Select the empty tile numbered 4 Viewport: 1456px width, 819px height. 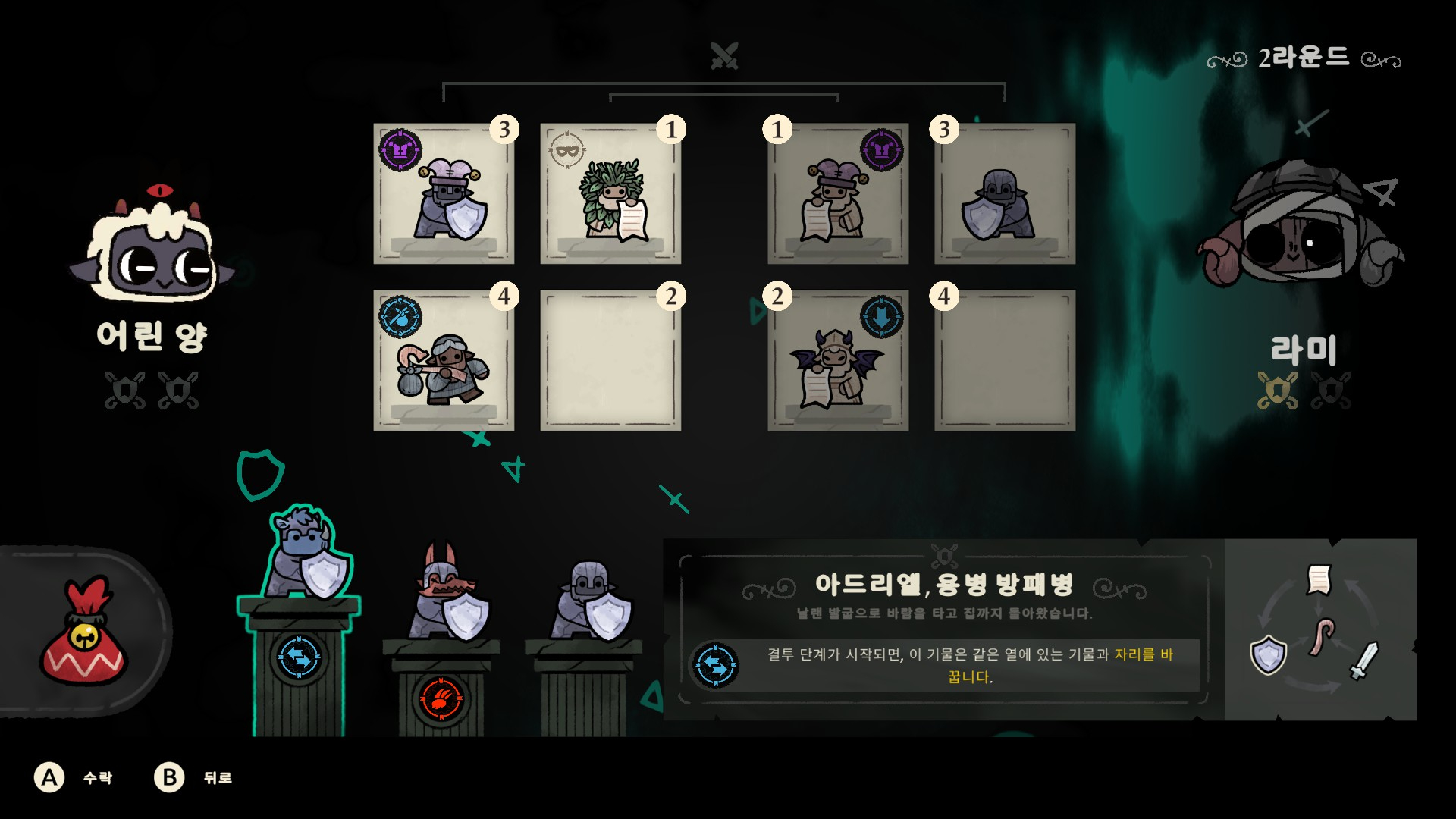pos(1005,361)
